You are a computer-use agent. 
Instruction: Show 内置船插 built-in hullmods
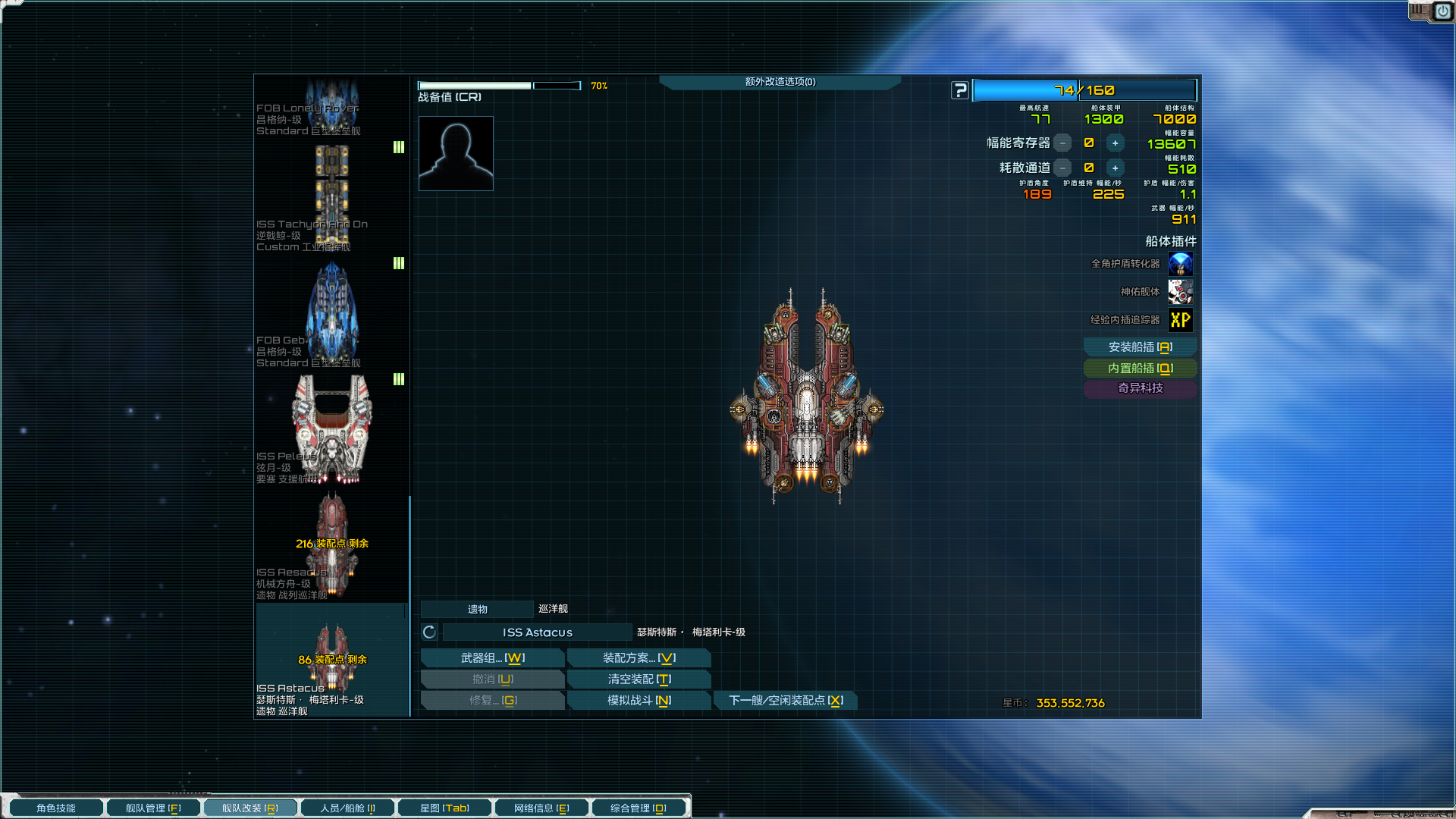[1140, 369]
